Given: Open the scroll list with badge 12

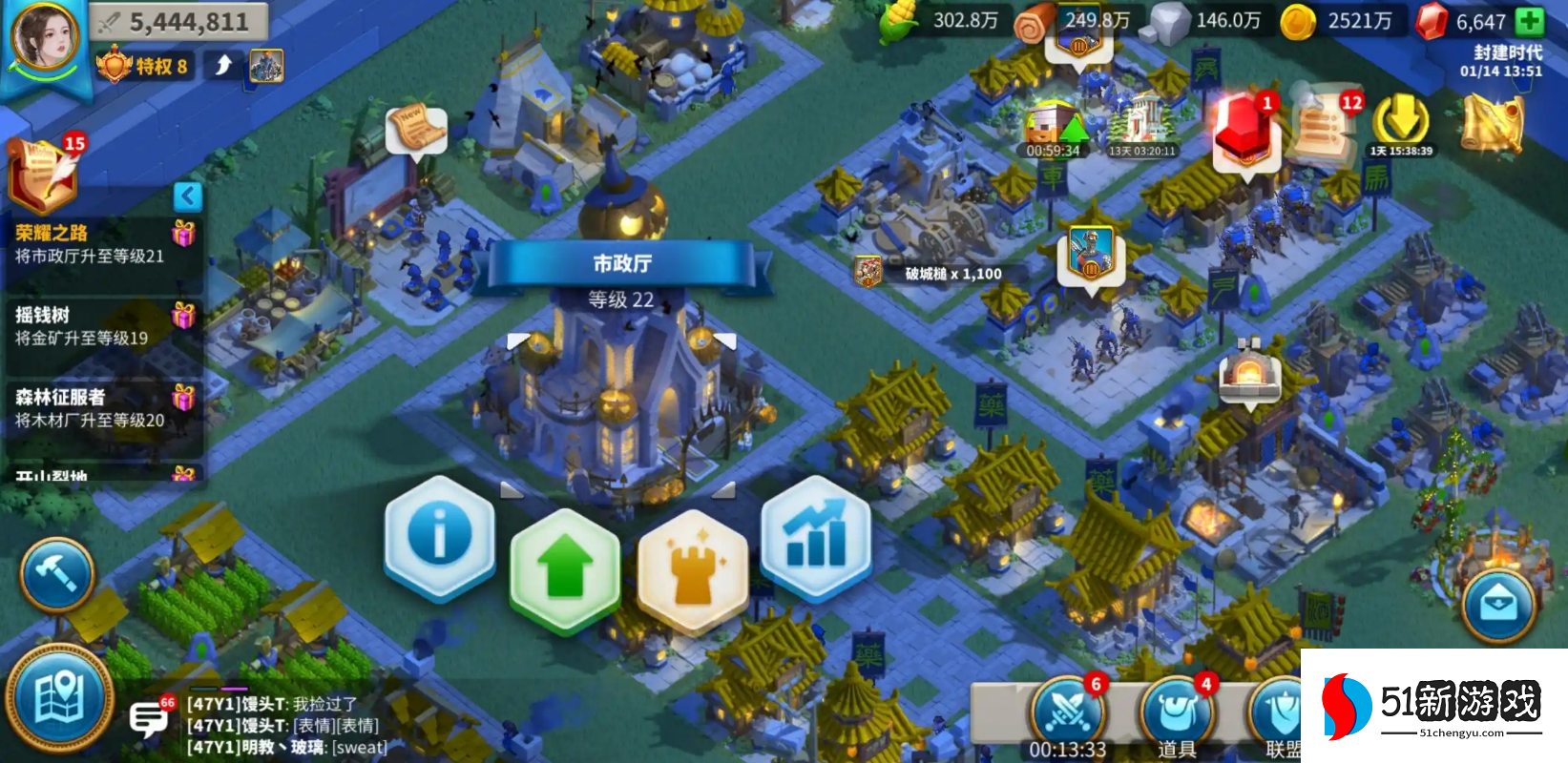Looking at the screenshot, I should [x=1325, y=126].
